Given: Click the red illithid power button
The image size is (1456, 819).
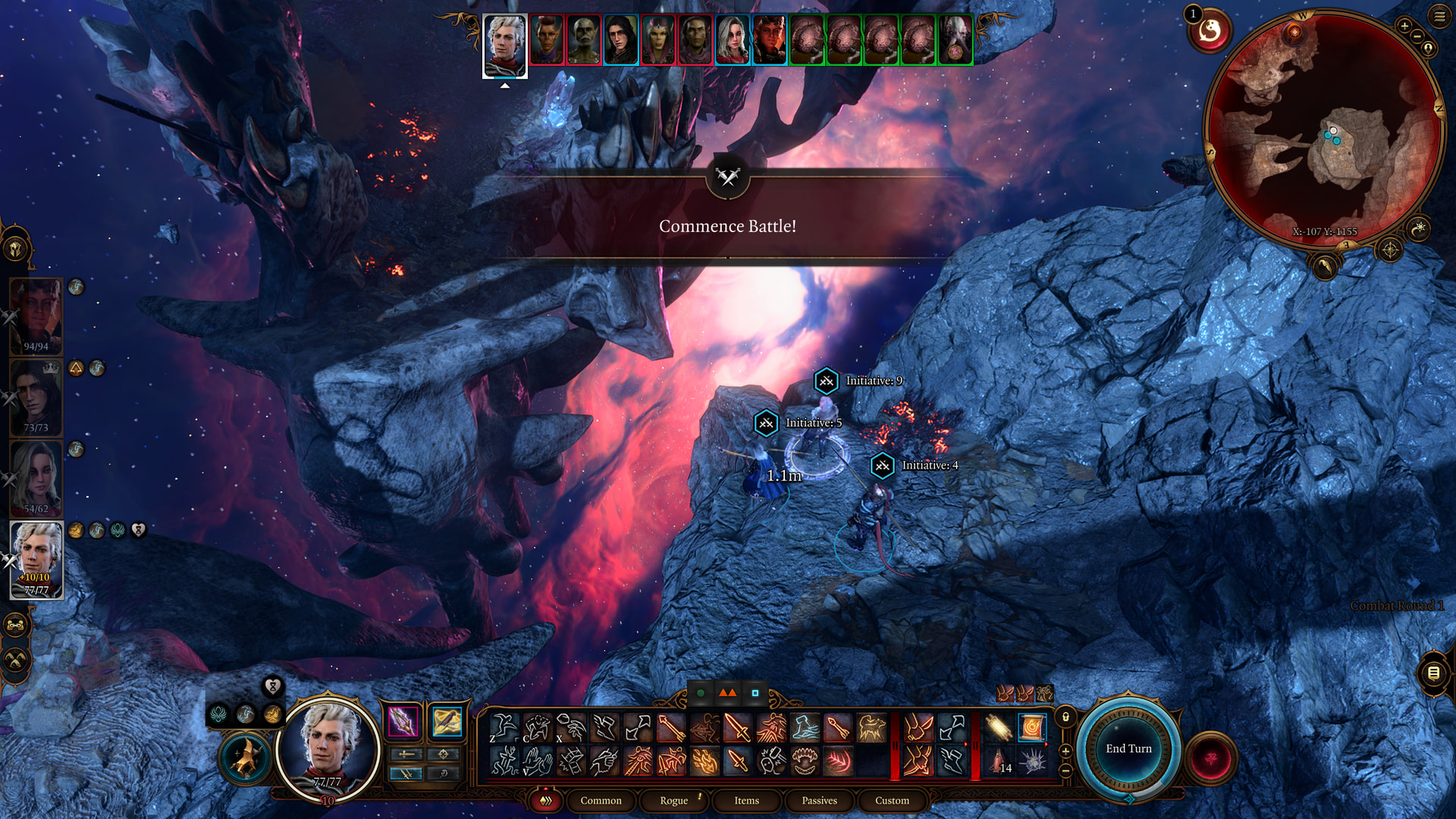Looking at the screenshot, I should 1210,758.
